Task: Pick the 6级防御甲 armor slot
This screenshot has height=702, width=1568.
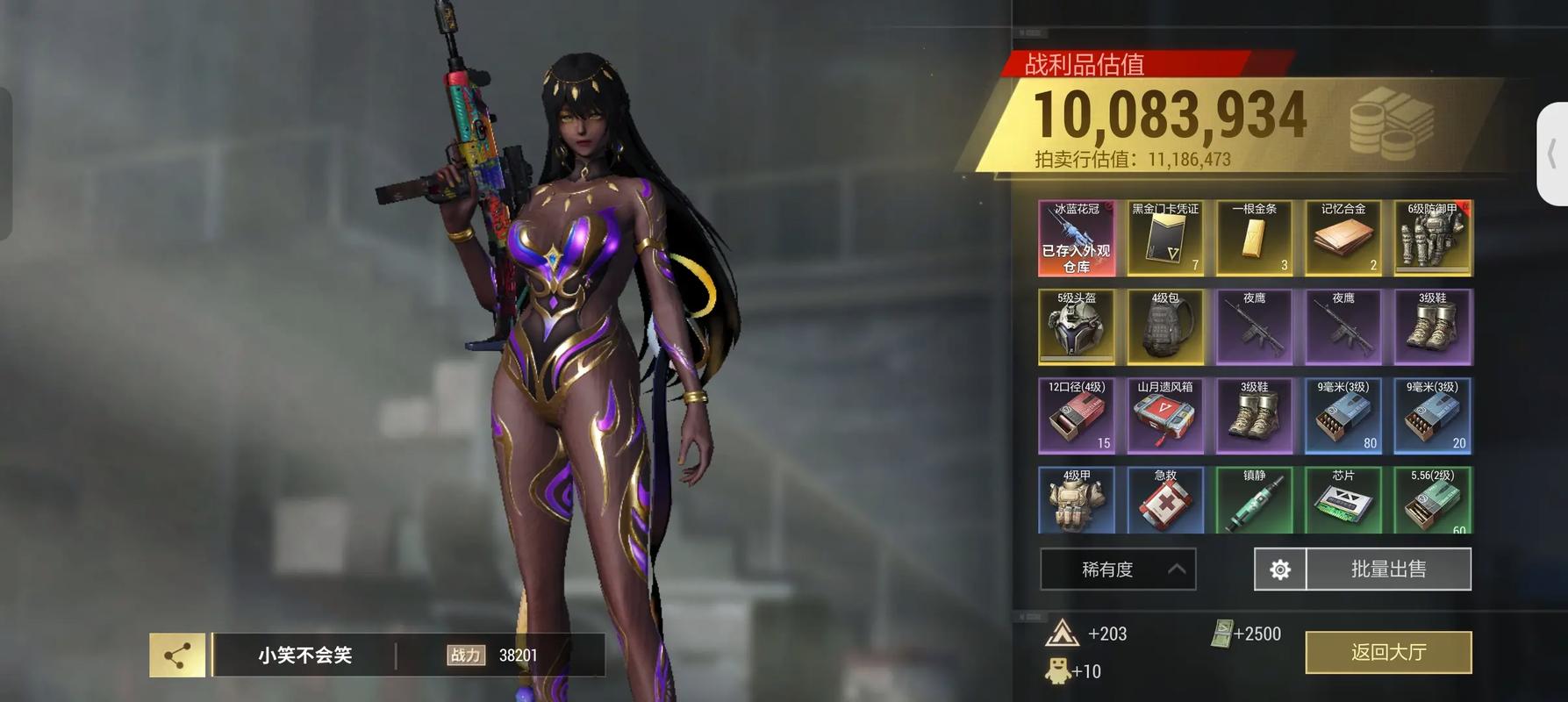Action: click(1433, 239)
